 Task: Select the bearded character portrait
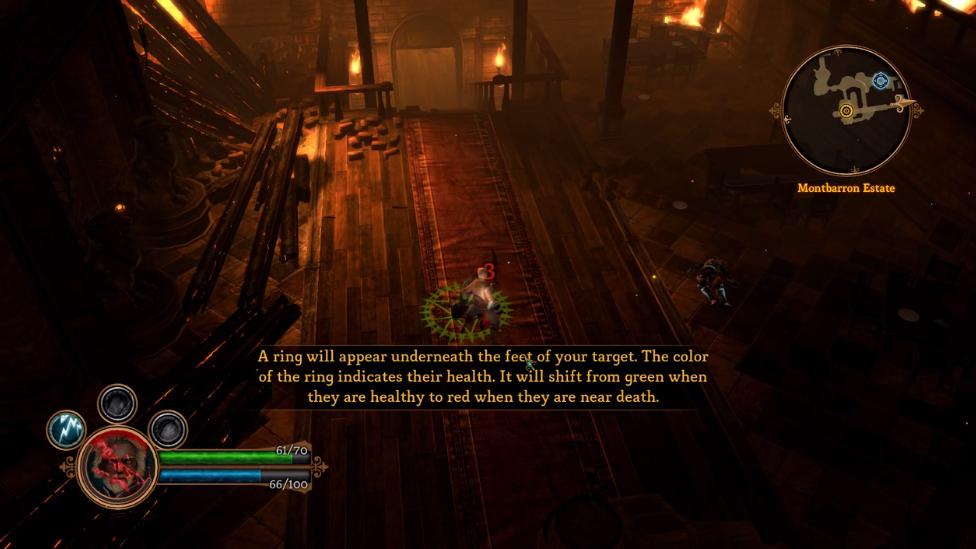pyautogui.click(x=117, y=467)
